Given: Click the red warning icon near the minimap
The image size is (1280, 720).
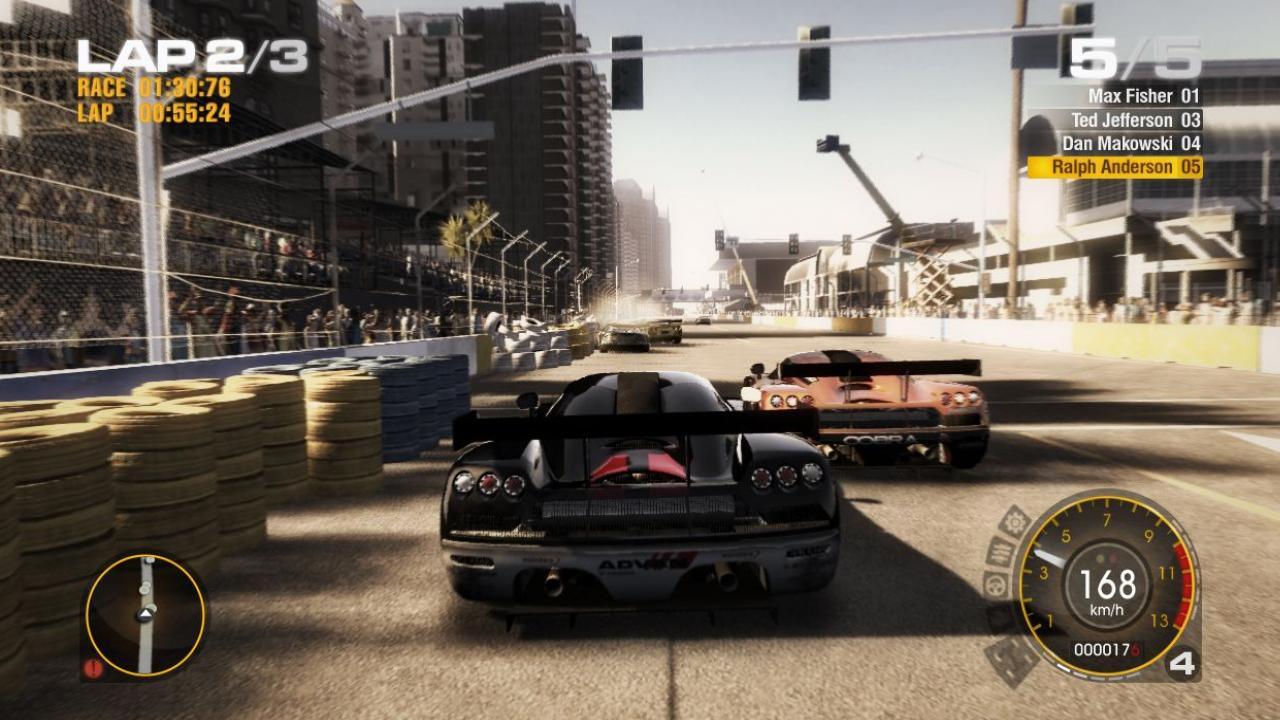Looking at the screenshot, I should point(93,668).
